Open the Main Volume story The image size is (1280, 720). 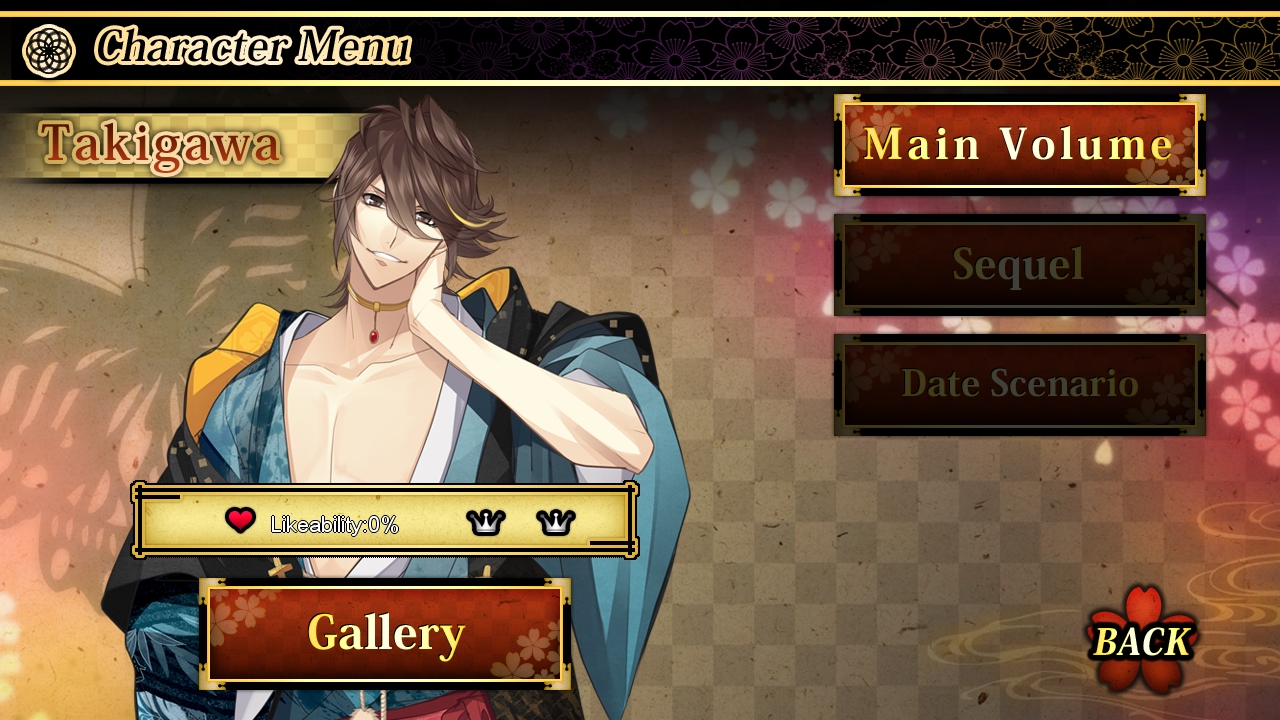click(x=1019, y=145)
